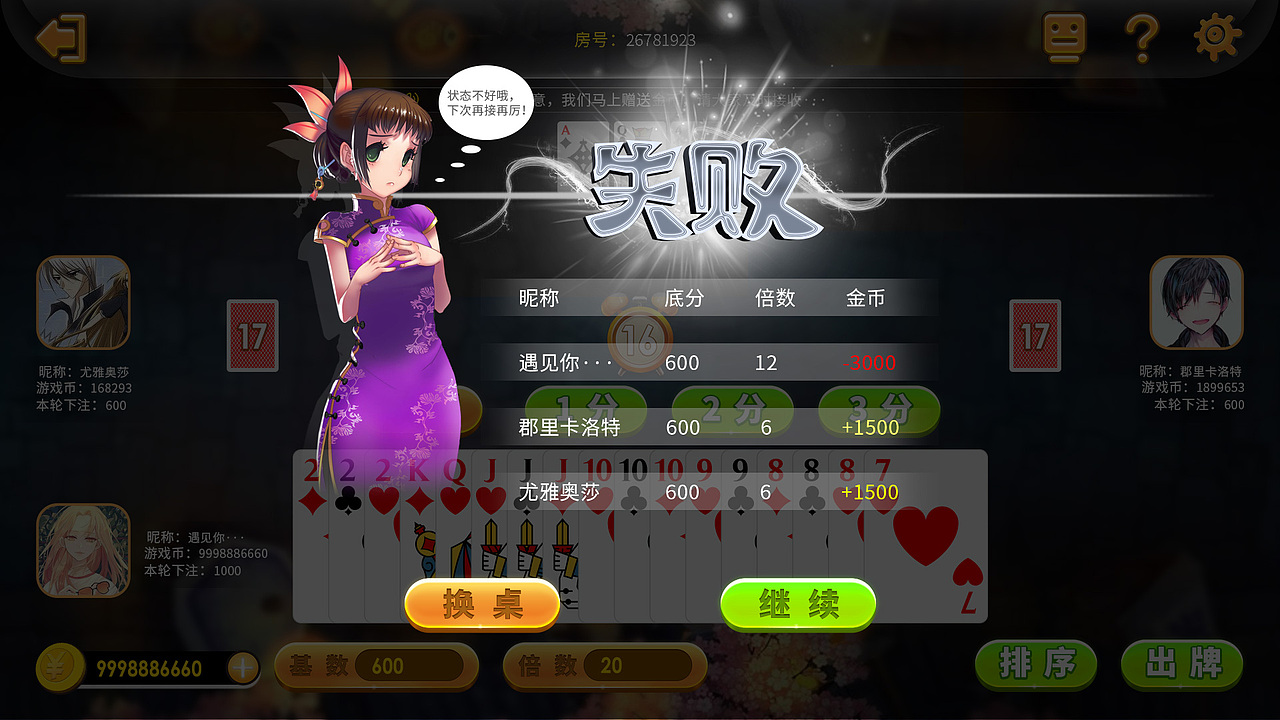Click 郡里卡洛特's avatar portrait

coord(1196,300)
